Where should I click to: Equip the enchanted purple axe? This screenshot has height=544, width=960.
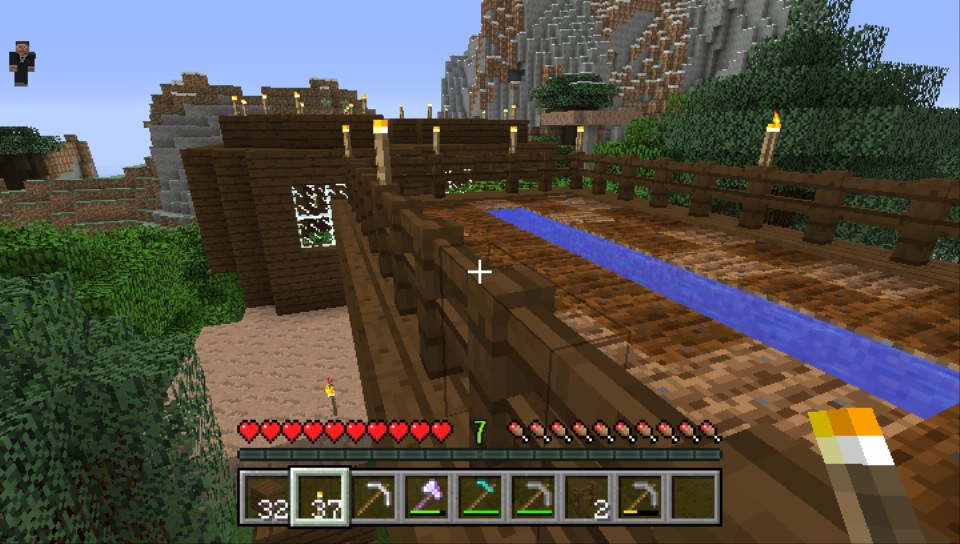click(x=427, y=497)
